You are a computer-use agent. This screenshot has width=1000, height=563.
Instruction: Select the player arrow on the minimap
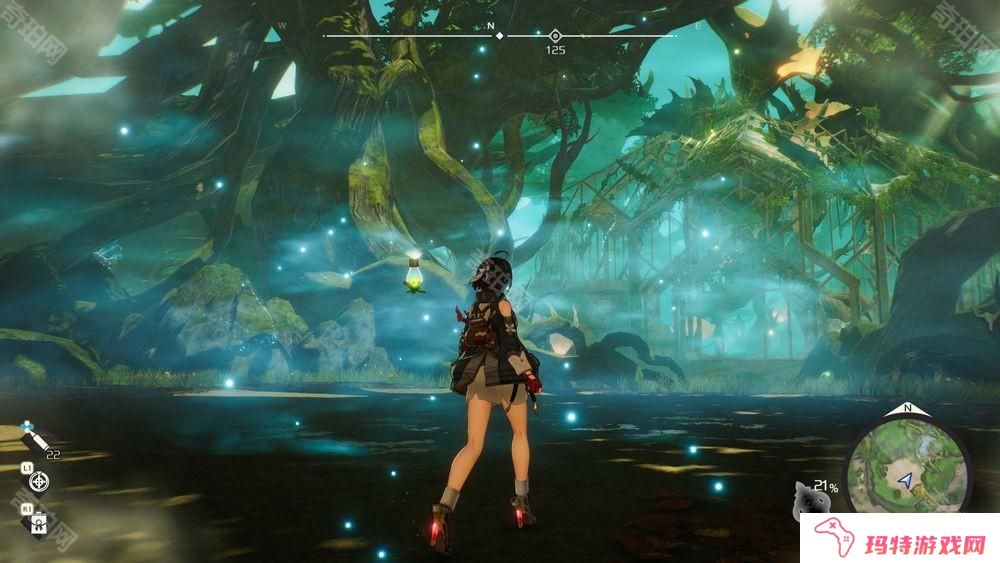point(906,481)
